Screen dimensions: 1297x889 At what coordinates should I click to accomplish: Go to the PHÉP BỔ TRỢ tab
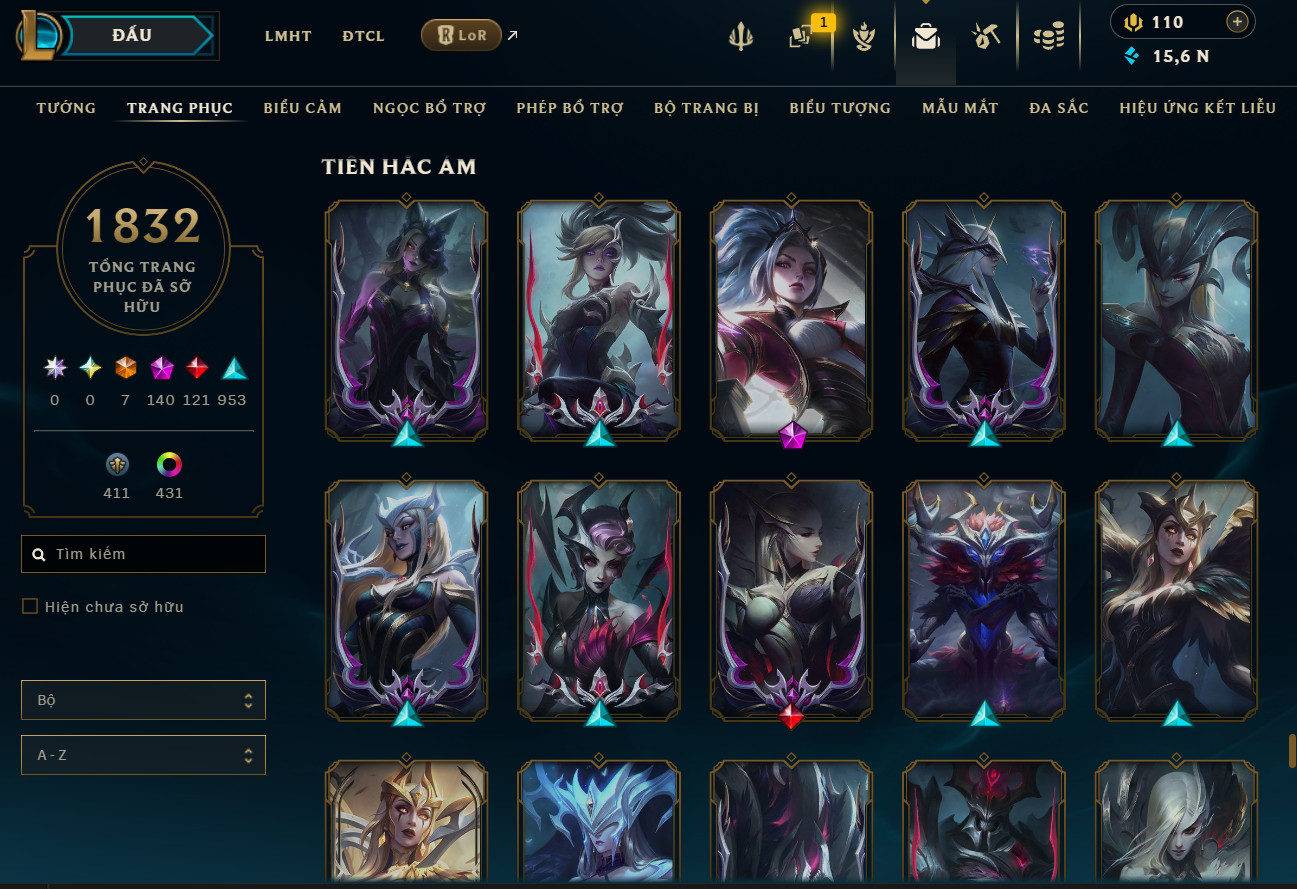click(x=570, y=108)
